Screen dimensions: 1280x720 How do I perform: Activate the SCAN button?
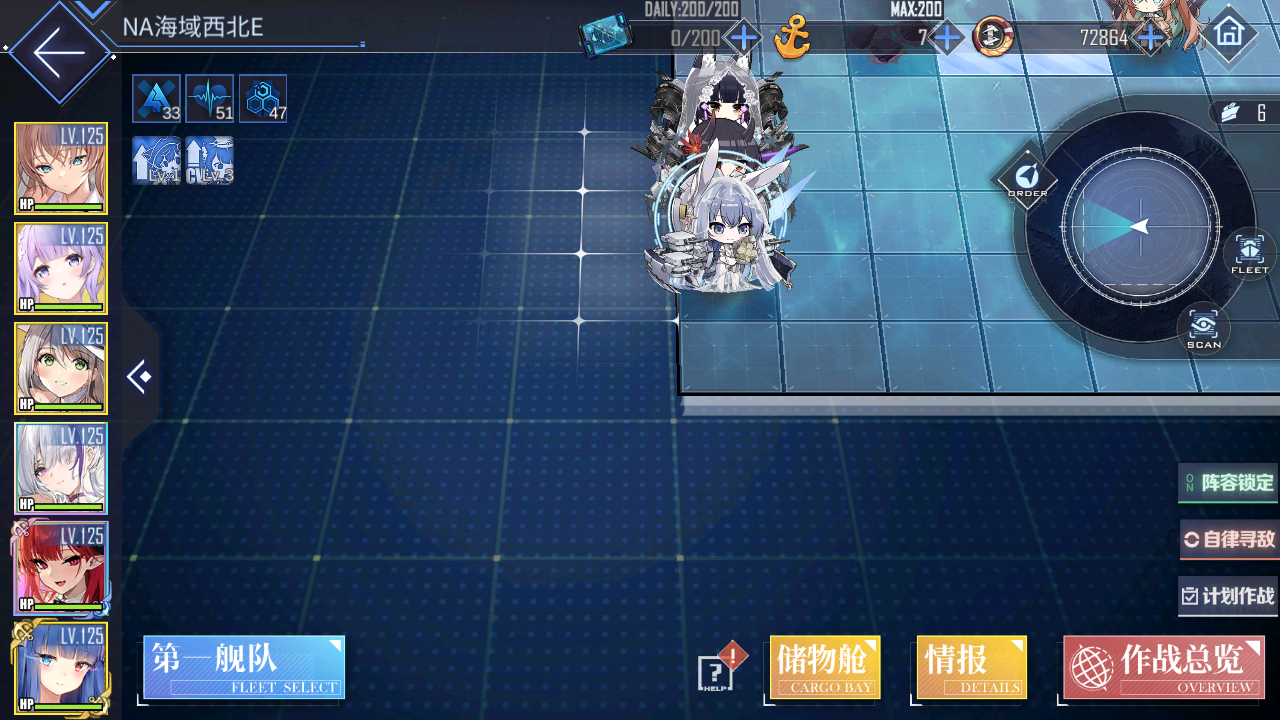tap(1203, 328)
